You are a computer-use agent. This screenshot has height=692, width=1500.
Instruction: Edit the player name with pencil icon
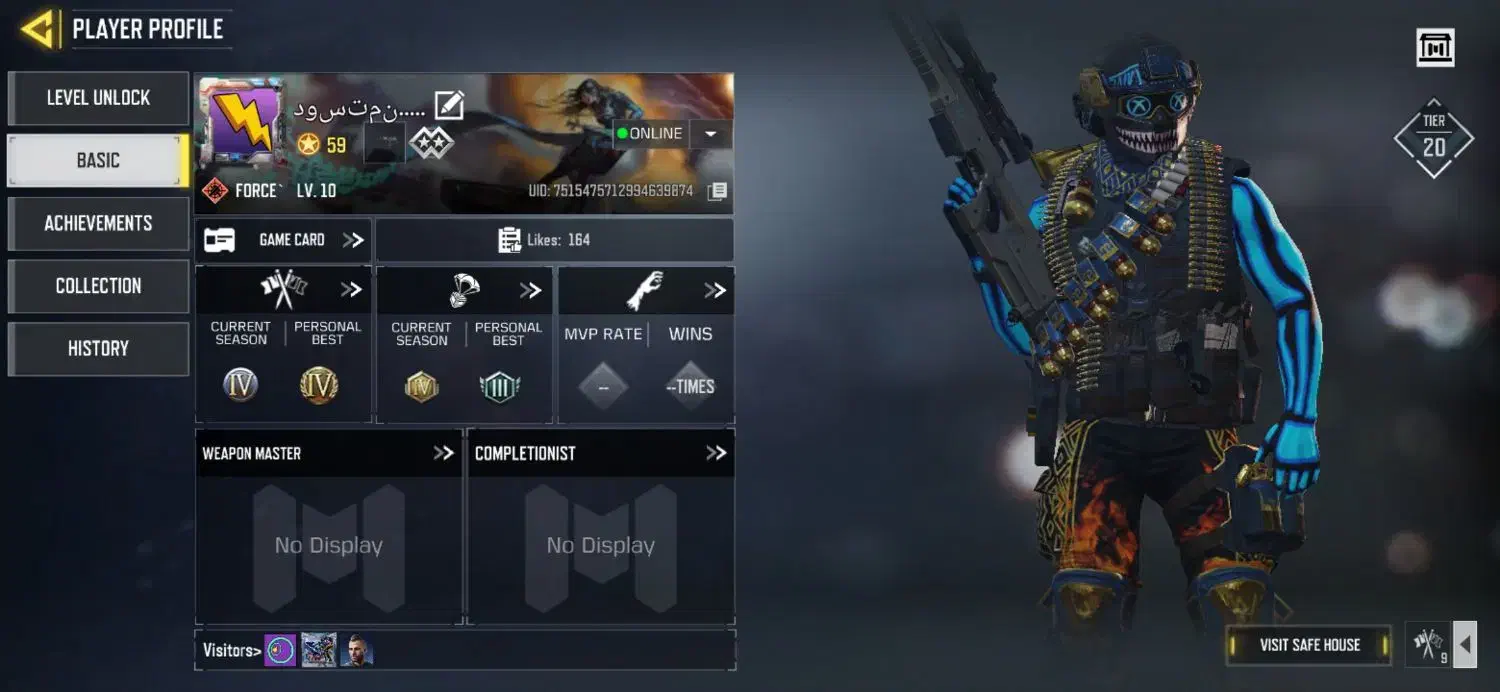click(449, 105)
